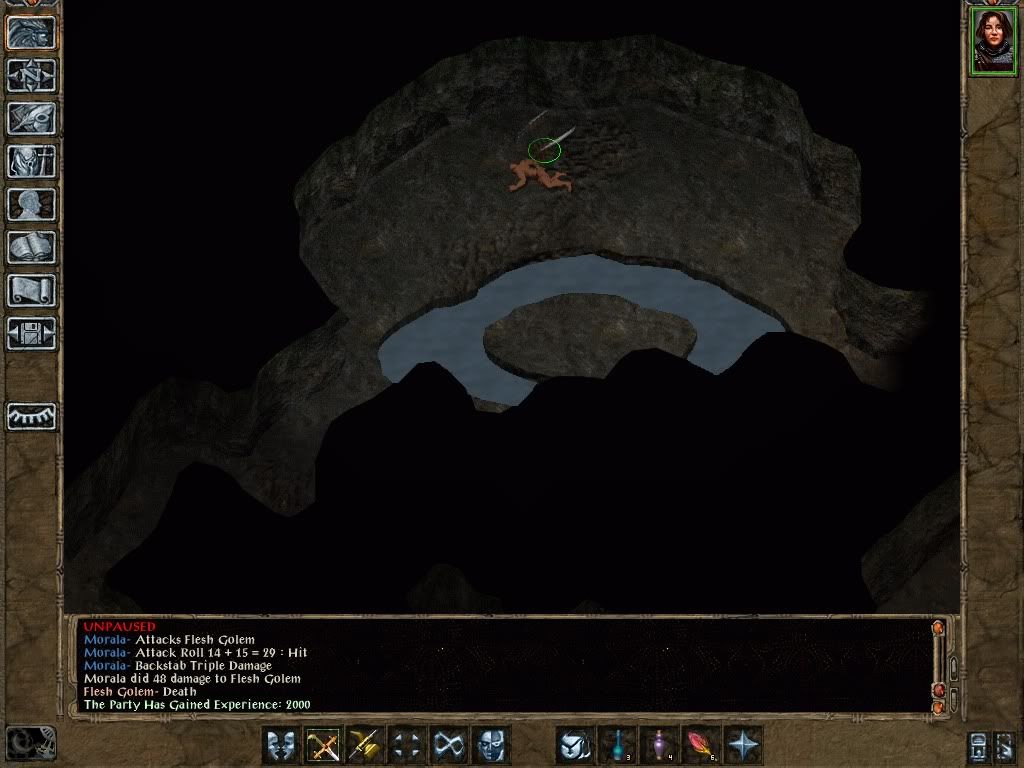This screenshot has width=1024, height=768.
Task: Open special abilities with the star button
Action: pyautogui.click(x=744, y=745)
